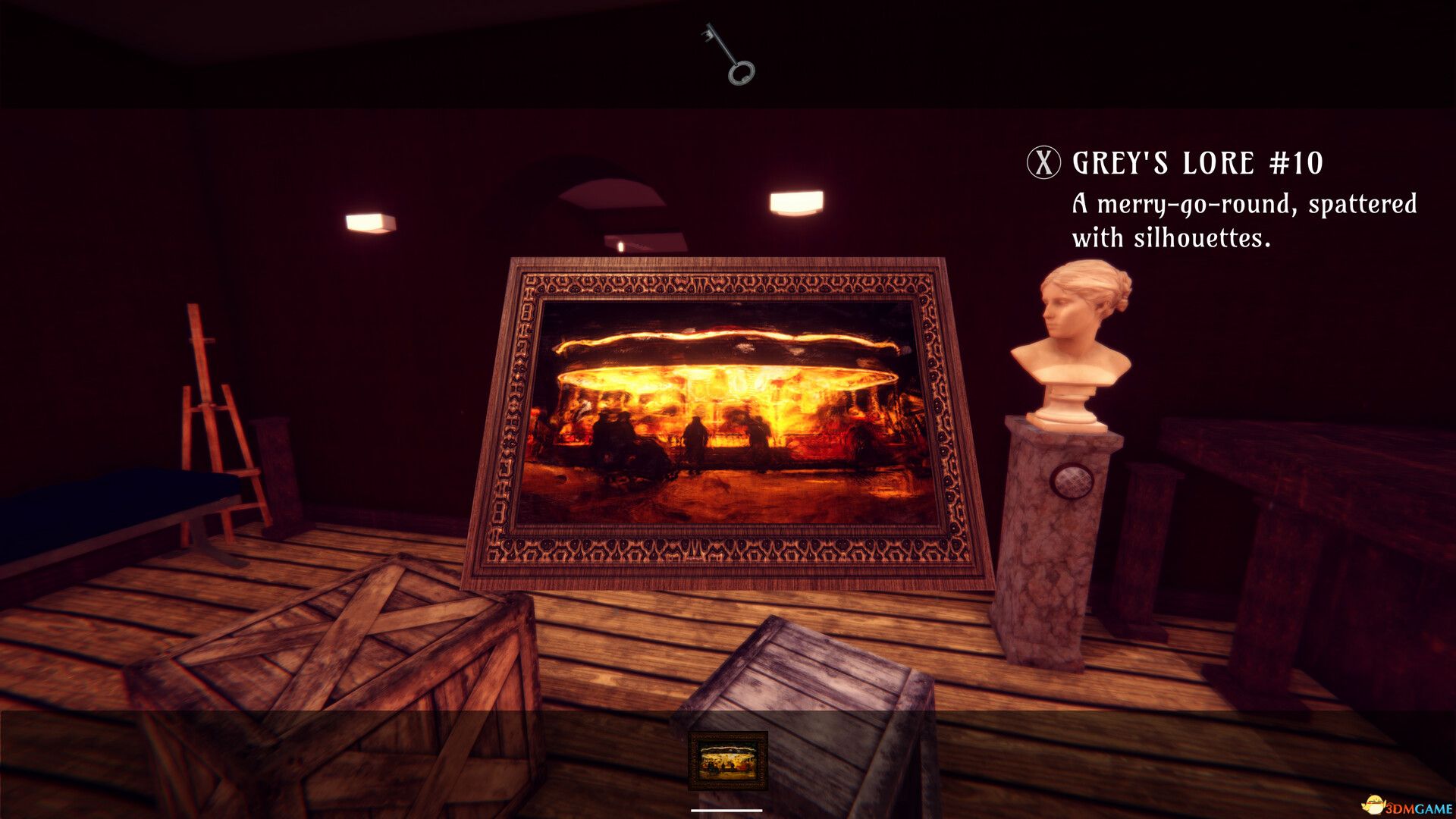Select the key item in the top bar
This screenshot has width=1456, height=819.
729,54
